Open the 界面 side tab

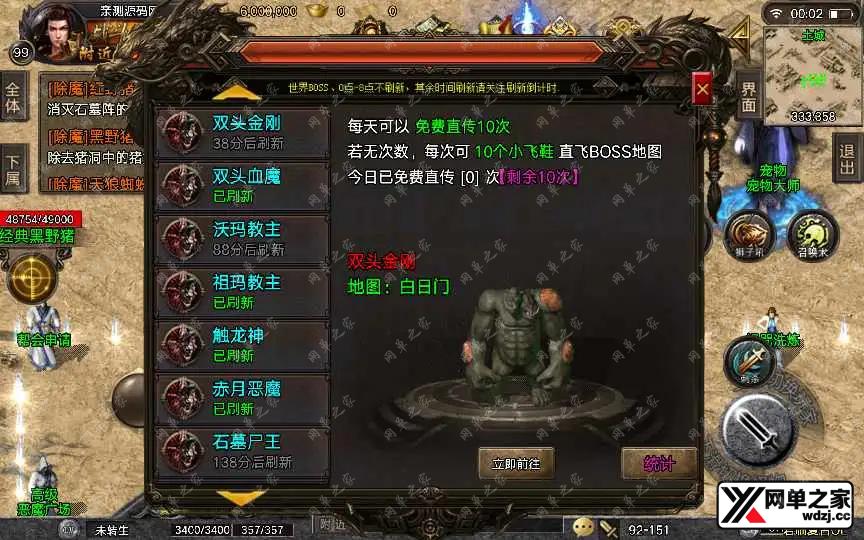pyautogui.click(x=749, y=97)
